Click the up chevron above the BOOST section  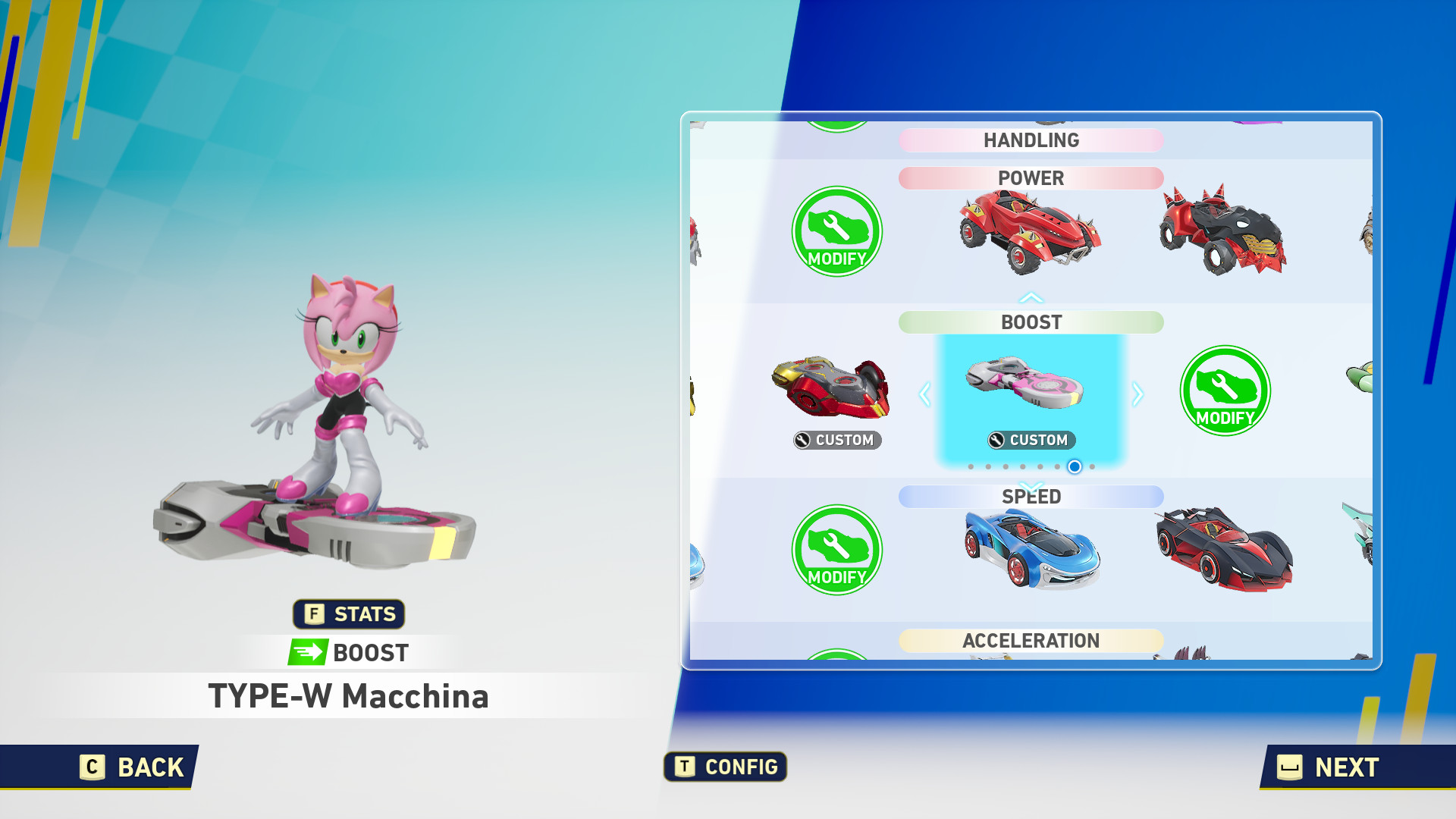tap(1031, 297)
